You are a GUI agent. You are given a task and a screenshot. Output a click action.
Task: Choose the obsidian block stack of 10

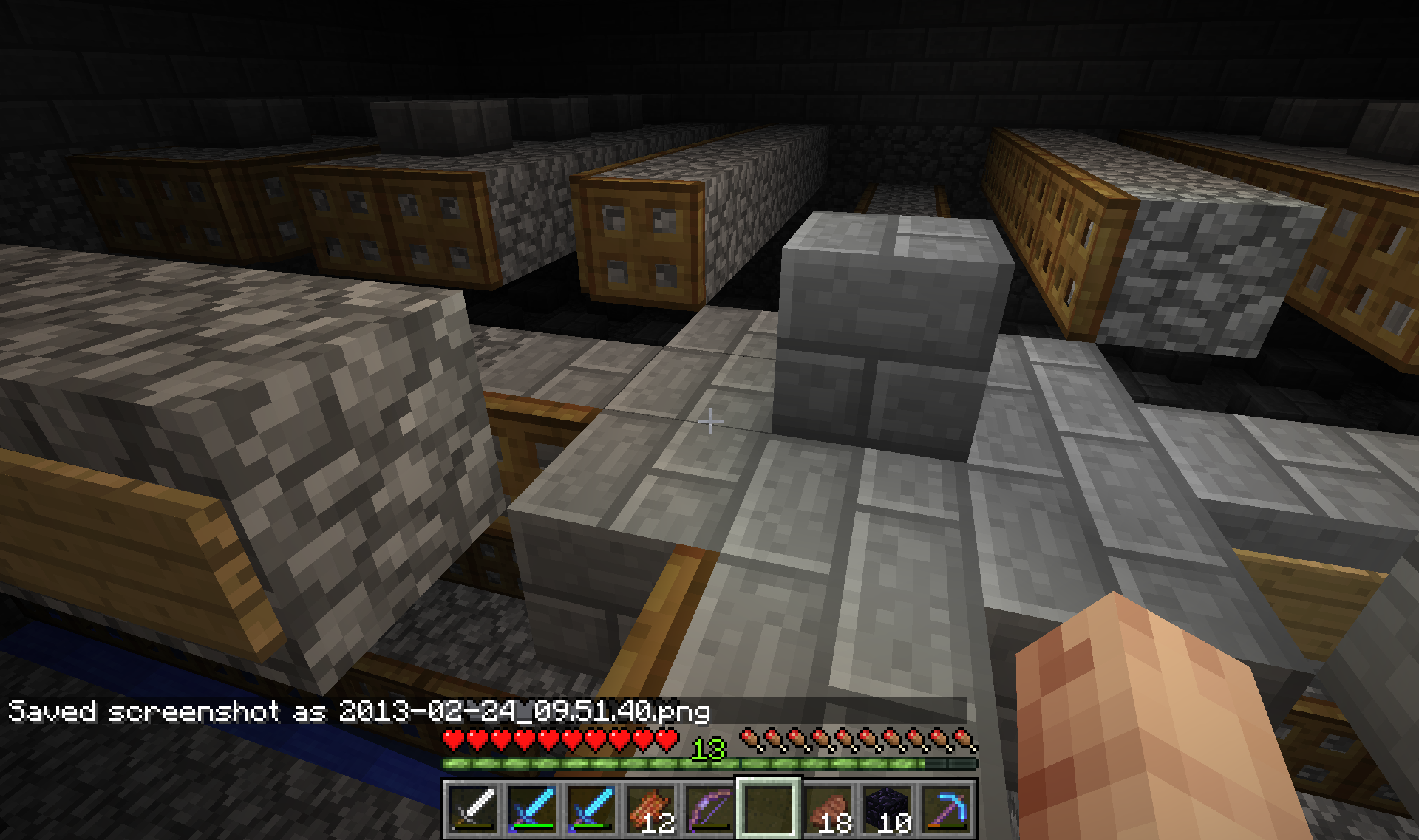[887, 807]
